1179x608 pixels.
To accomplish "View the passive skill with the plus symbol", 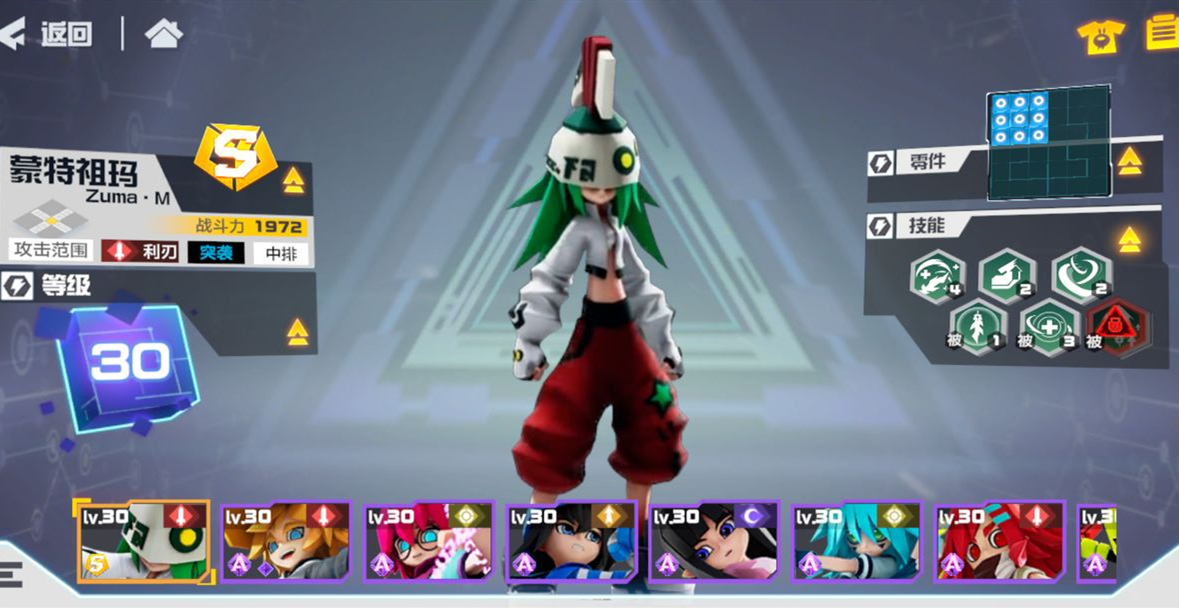I will coord(1048,327).
